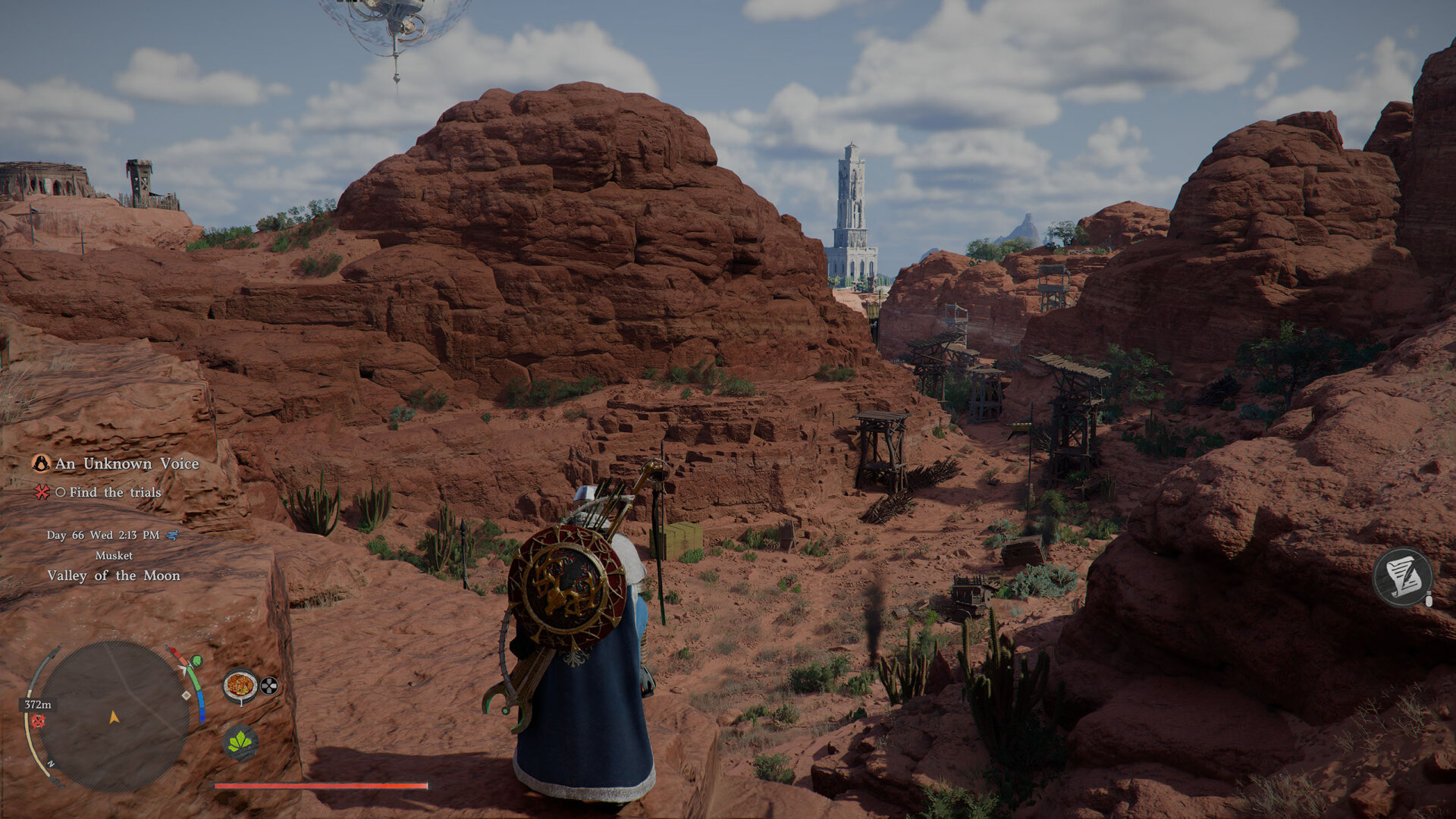Select the cooked food dish quick slot

[240, 685]
